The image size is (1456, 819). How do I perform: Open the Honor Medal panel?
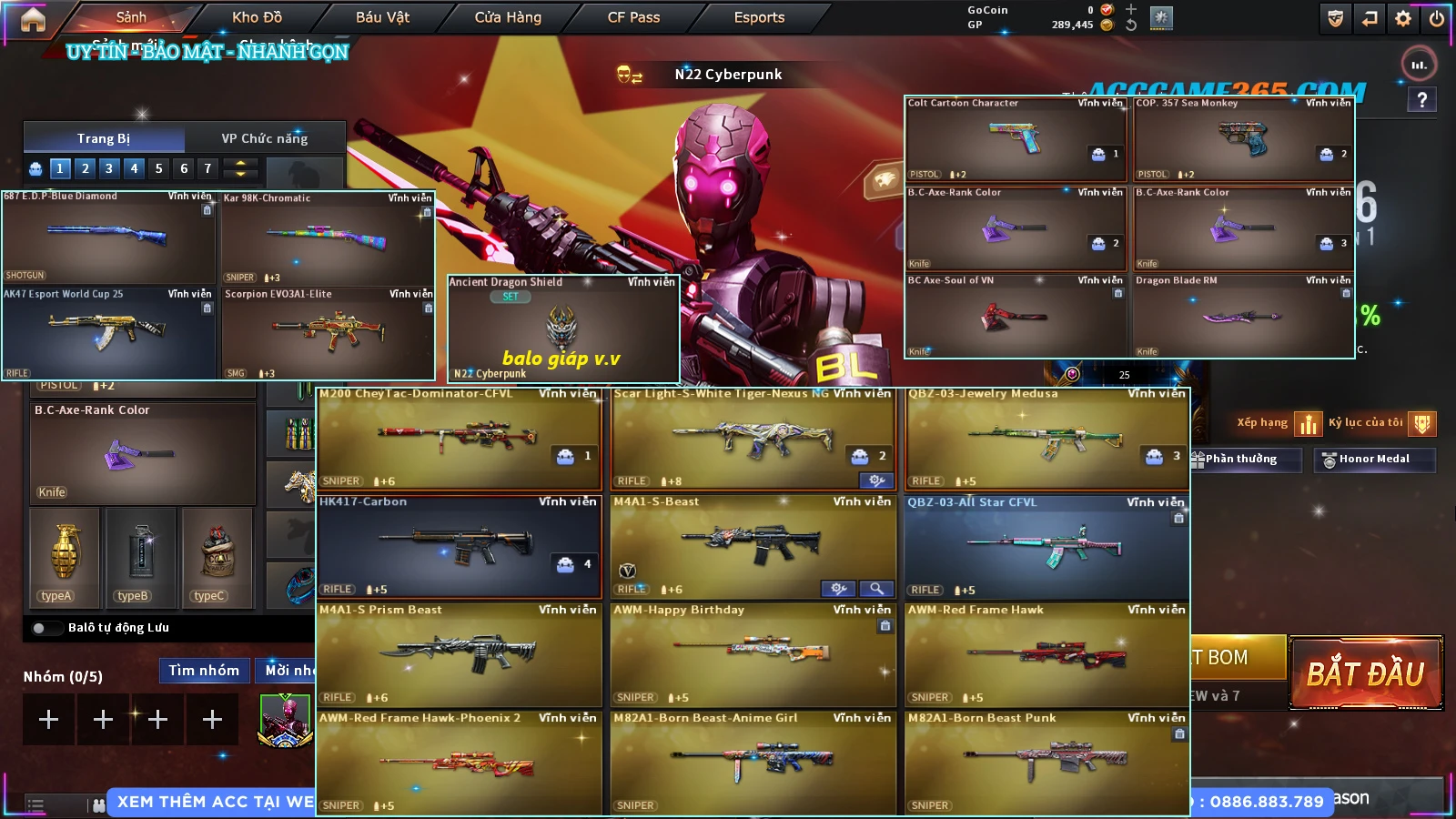click(1374, 460)
